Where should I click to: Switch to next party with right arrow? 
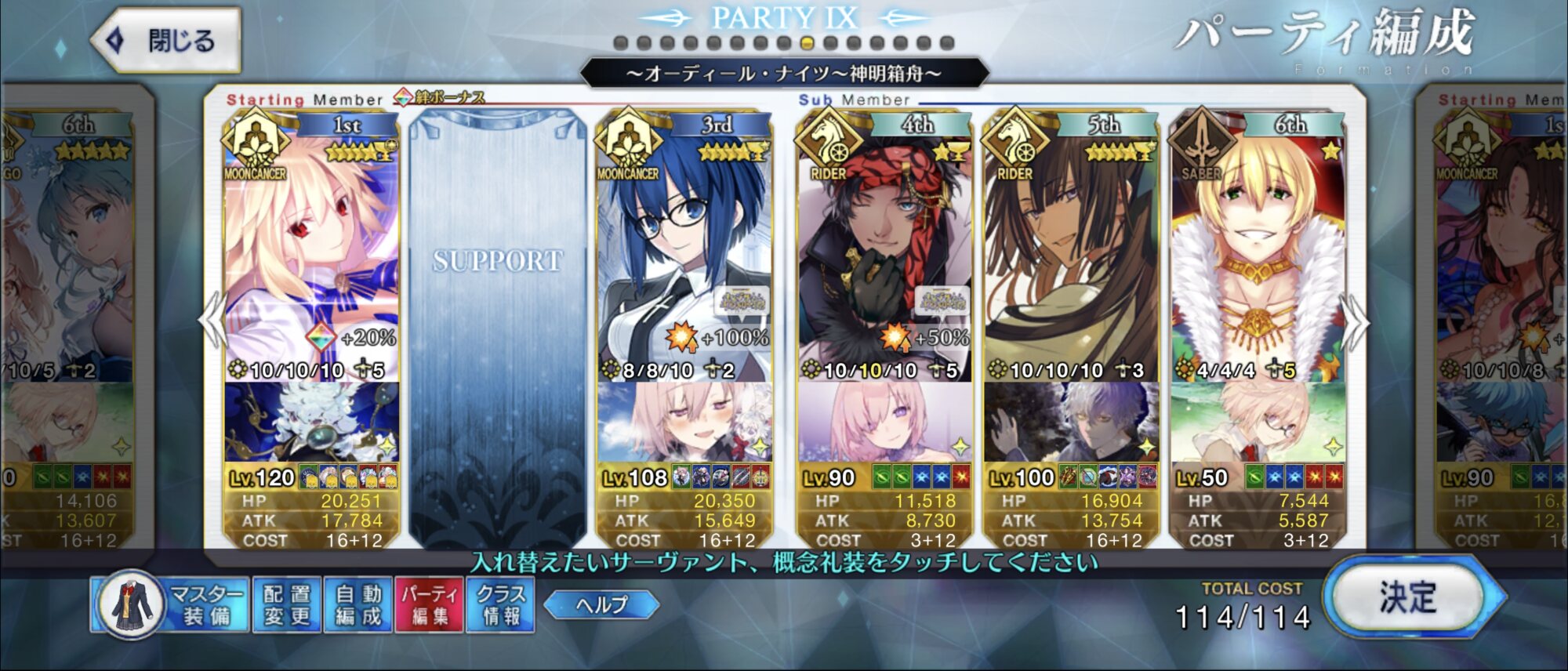tap(1355, 321)
